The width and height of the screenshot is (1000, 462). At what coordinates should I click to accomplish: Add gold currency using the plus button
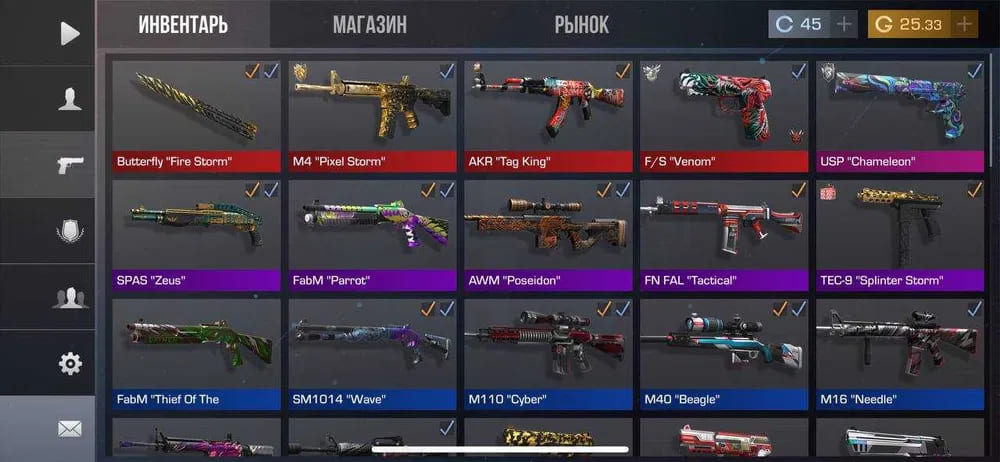click(x=964, y=24)
